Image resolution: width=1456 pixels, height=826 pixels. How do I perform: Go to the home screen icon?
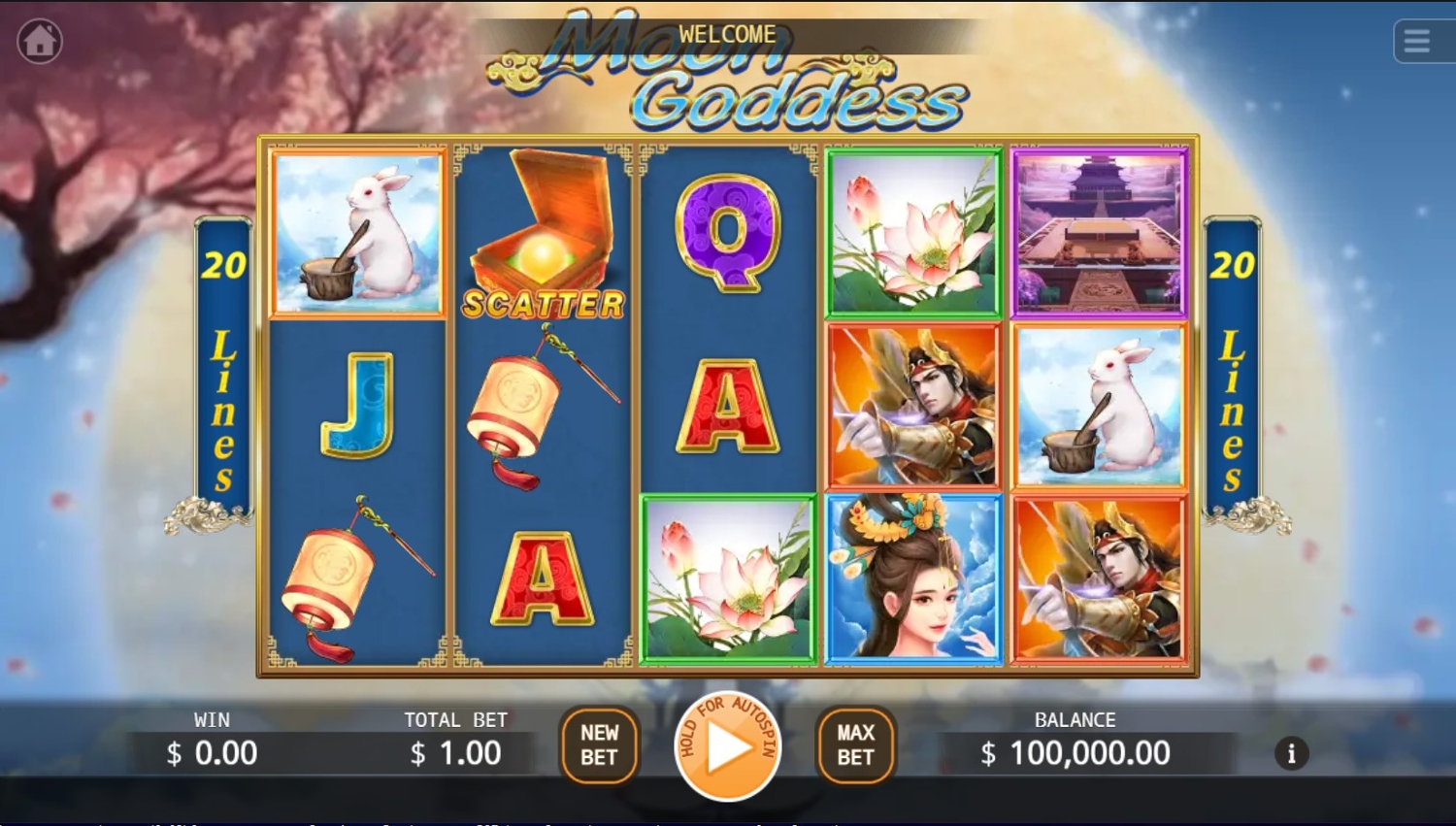(x=40, y=42)
